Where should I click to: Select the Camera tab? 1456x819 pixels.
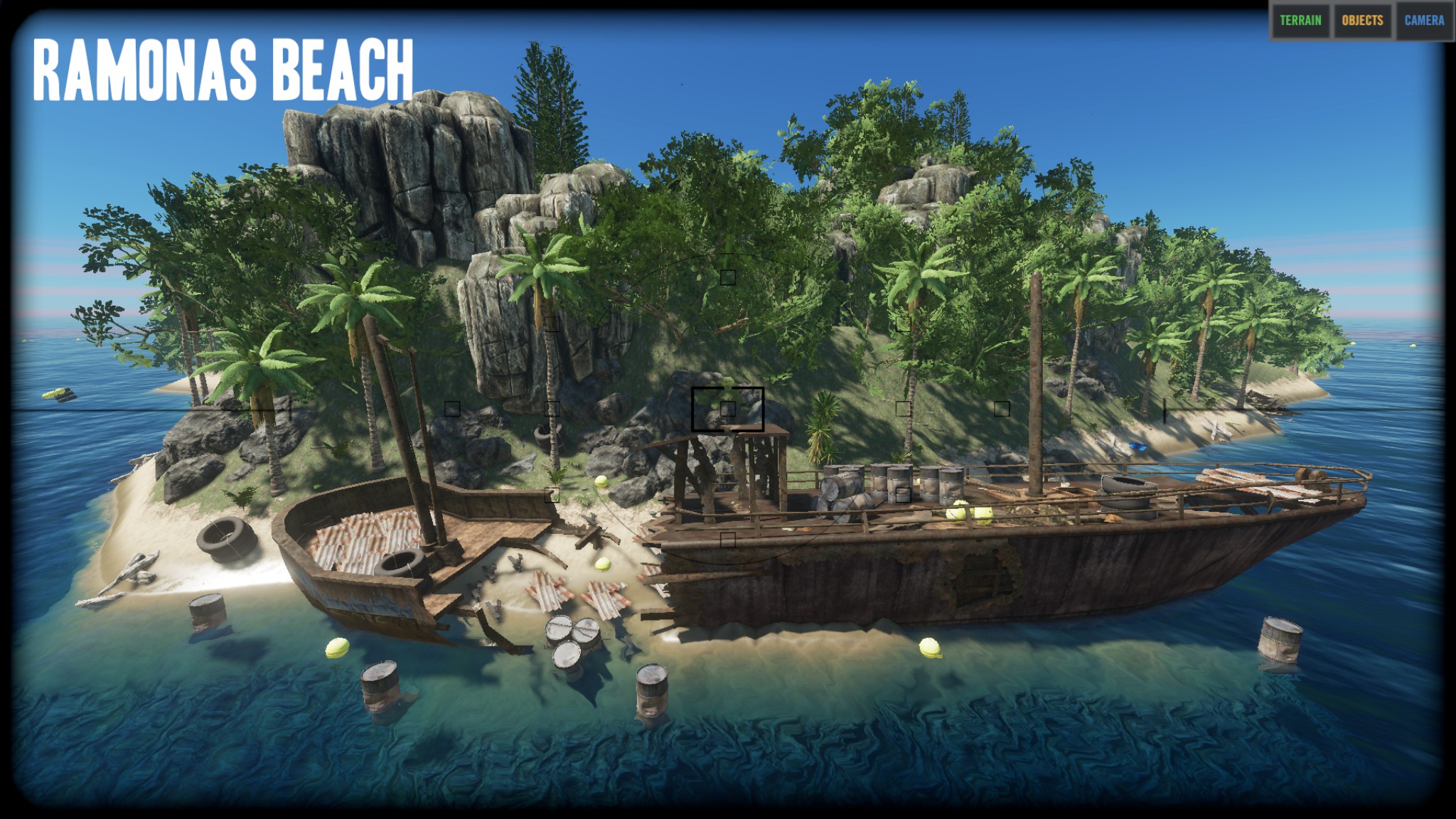click(x=1424, y=21)
